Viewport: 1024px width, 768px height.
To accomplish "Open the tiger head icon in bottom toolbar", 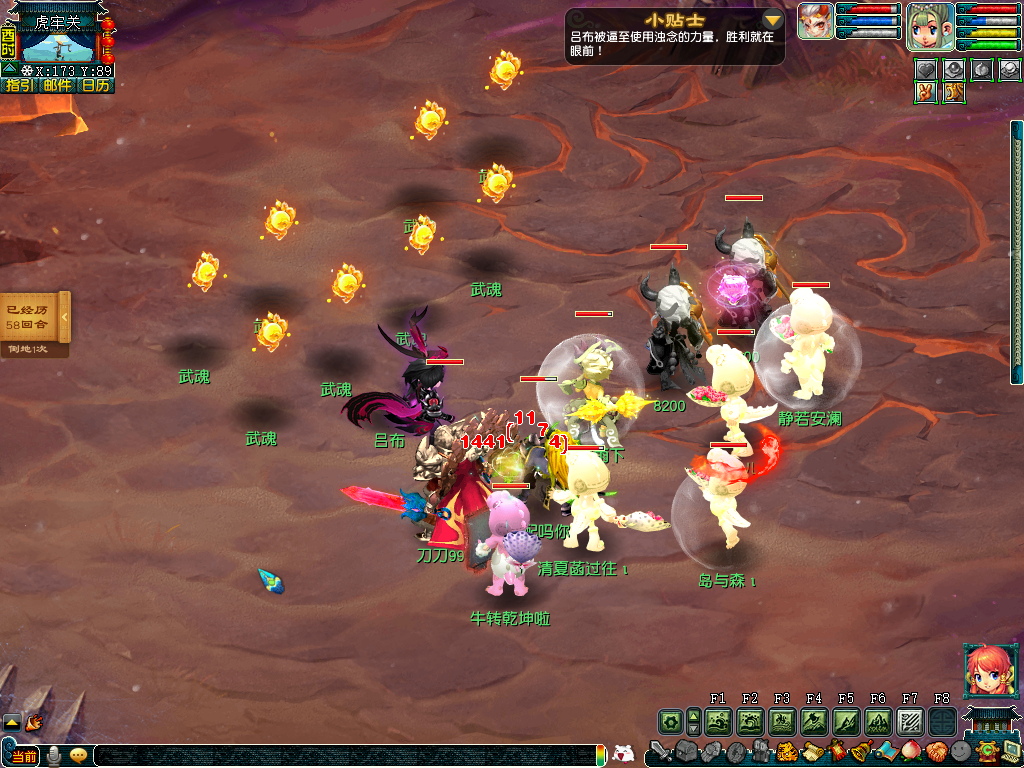I will coord(786,751).
